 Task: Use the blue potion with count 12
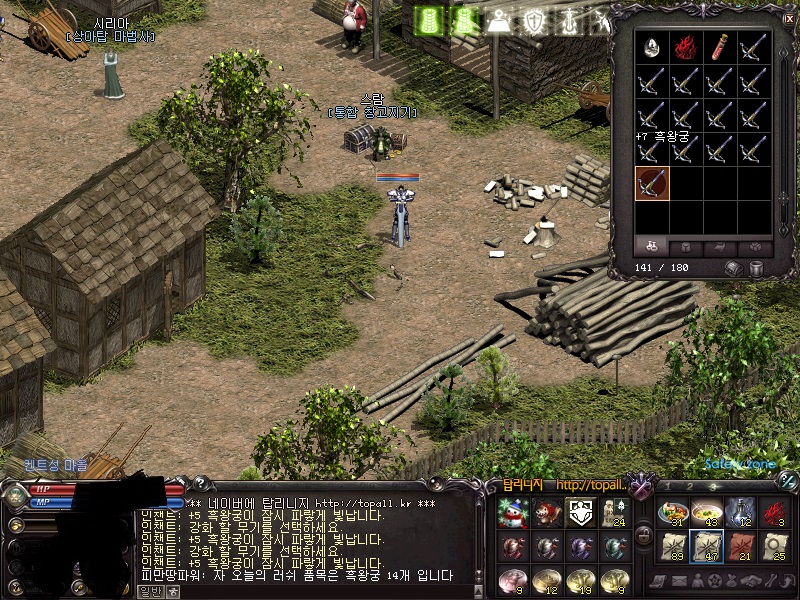(739, 513)
